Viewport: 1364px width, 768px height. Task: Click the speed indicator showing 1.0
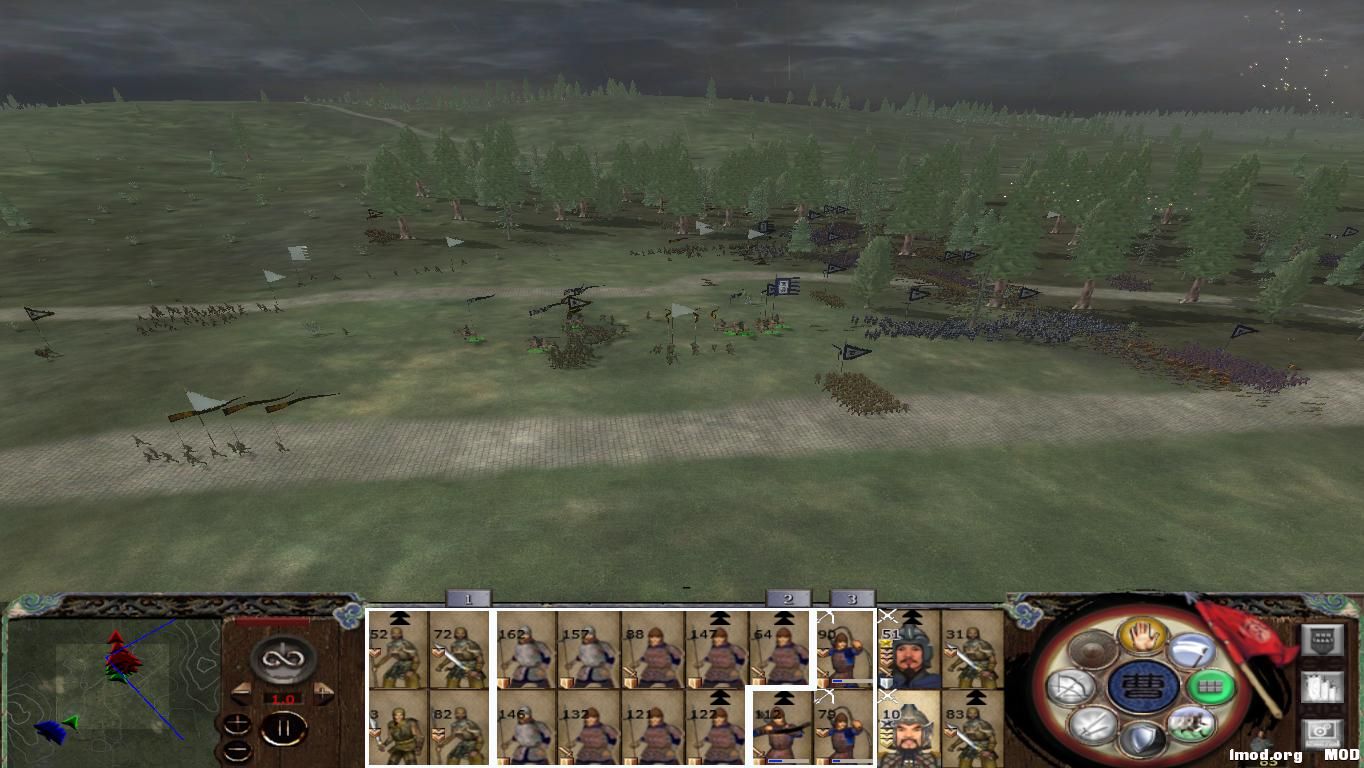tap(282, 699)
